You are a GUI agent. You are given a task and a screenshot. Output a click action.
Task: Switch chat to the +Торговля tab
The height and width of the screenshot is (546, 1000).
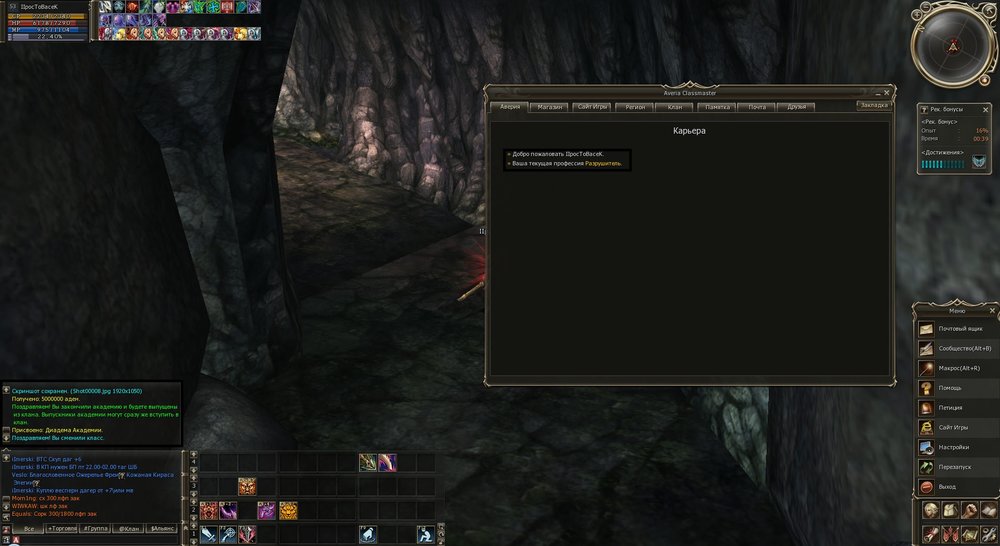pos(61,528)
